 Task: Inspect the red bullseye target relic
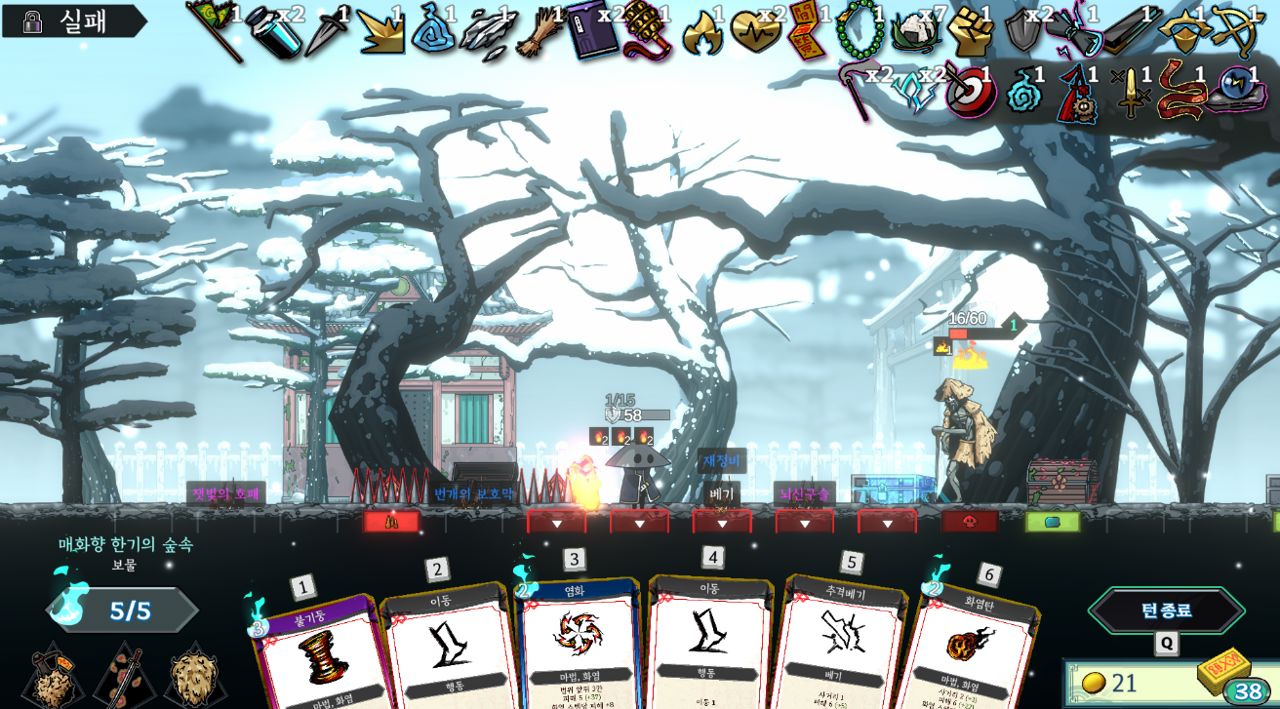click(966, 90)
